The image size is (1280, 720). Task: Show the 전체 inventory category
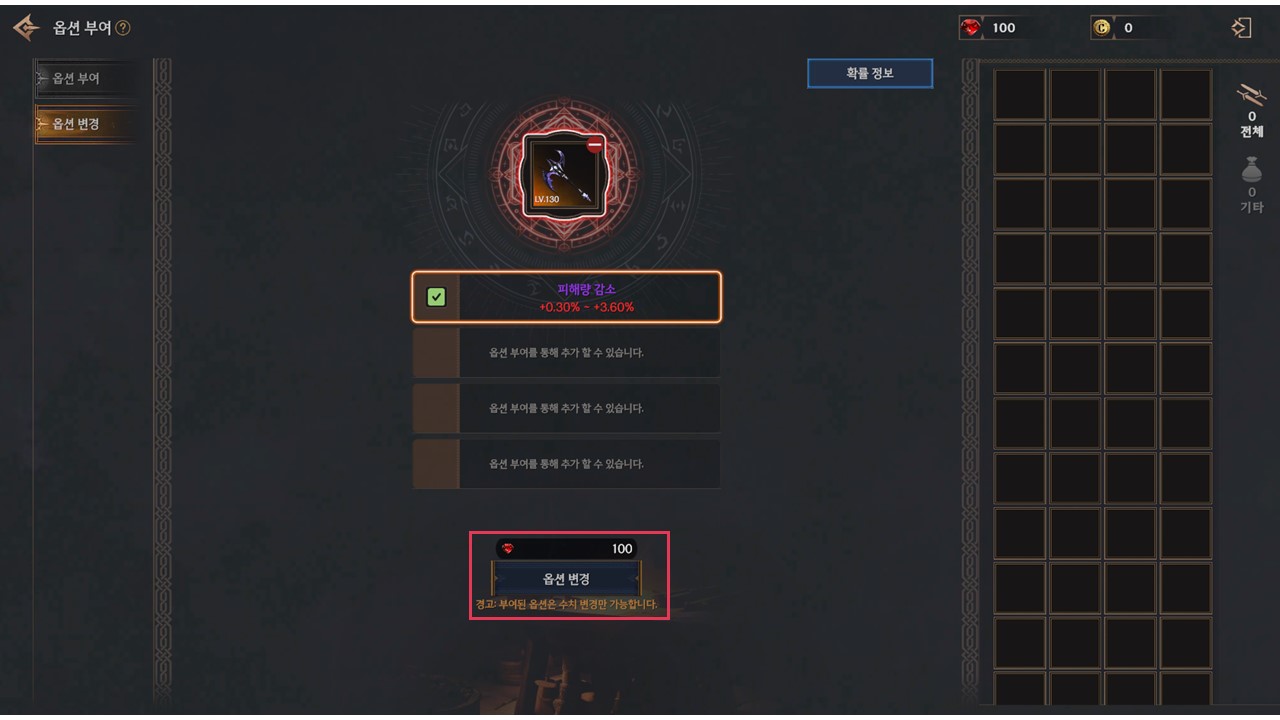point(1251,108)
